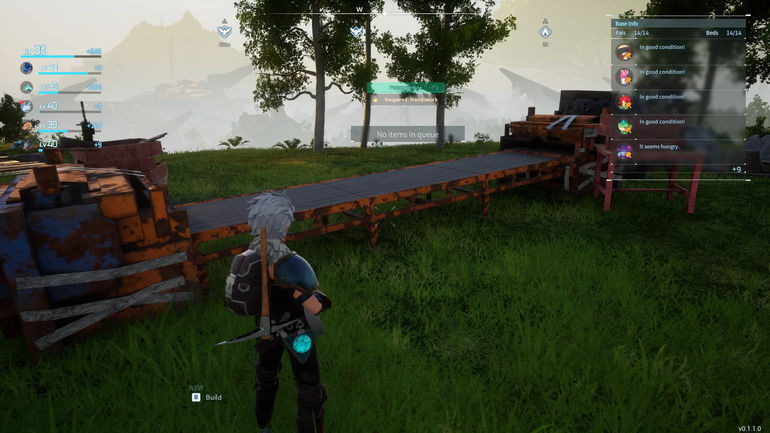Select the orange party pal portrait

tap(26, 124)
